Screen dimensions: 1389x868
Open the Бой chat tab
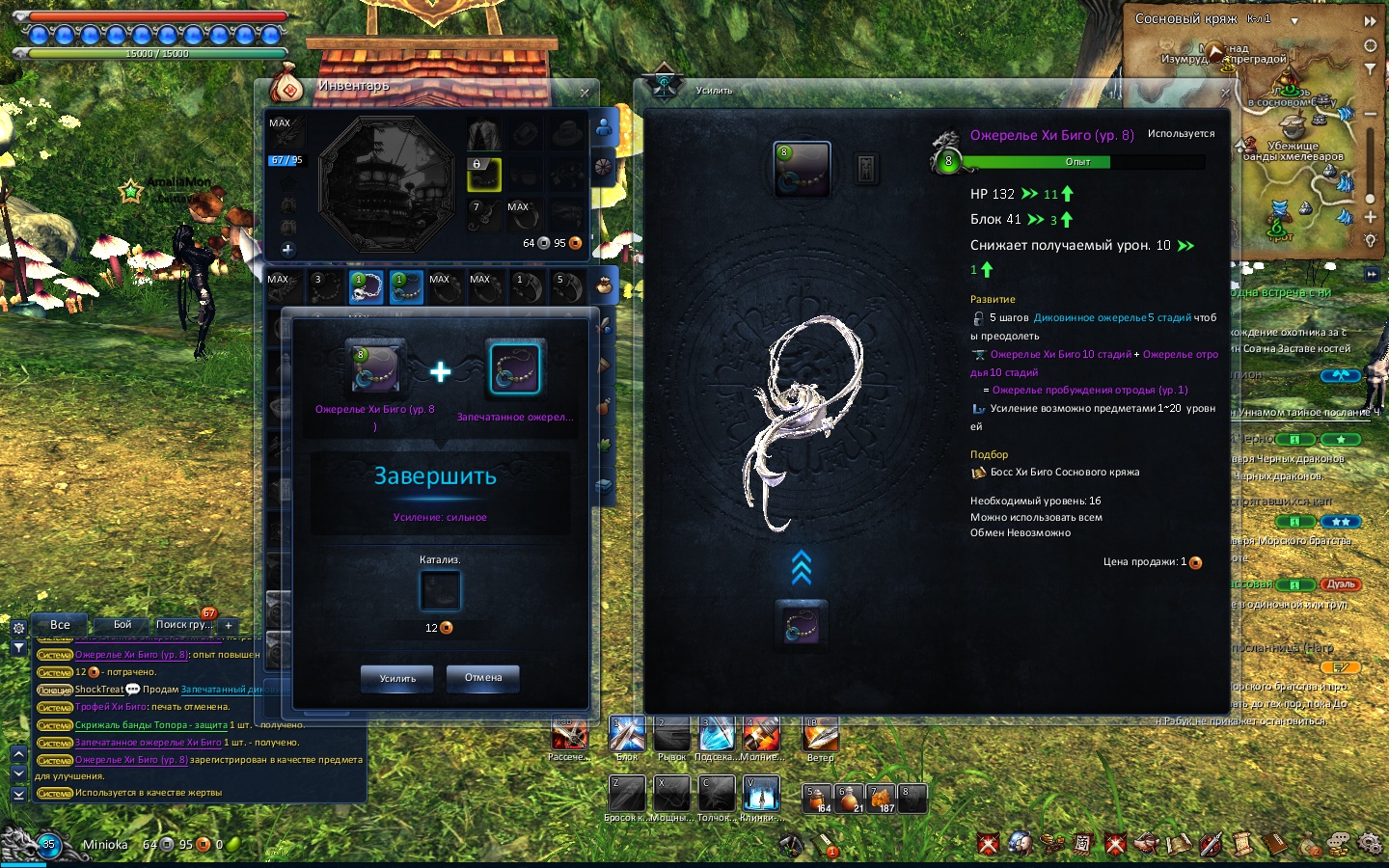[123, 625]
